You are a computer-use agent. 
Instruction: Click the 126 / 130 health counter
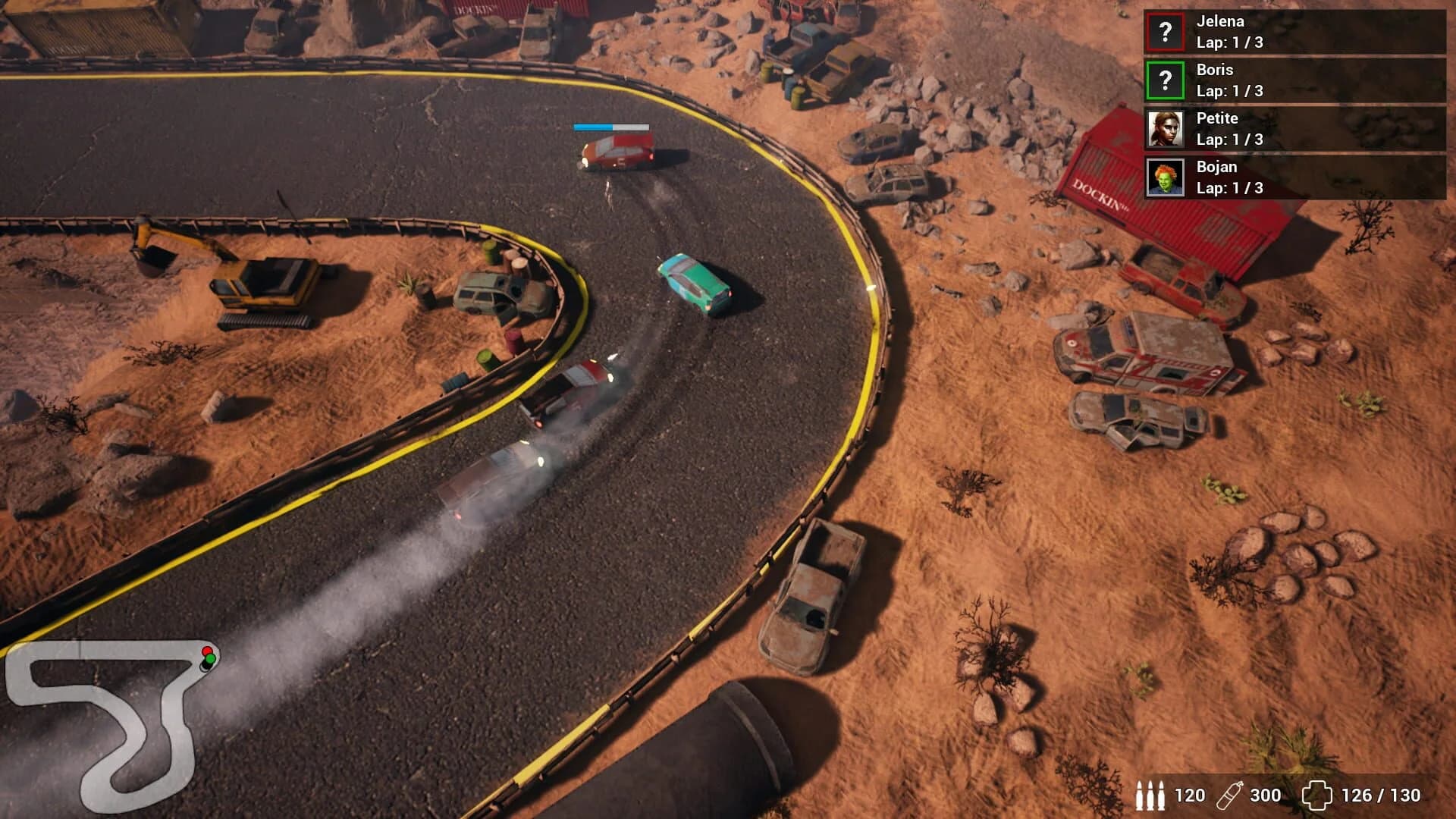click(x=1380, y=797)
